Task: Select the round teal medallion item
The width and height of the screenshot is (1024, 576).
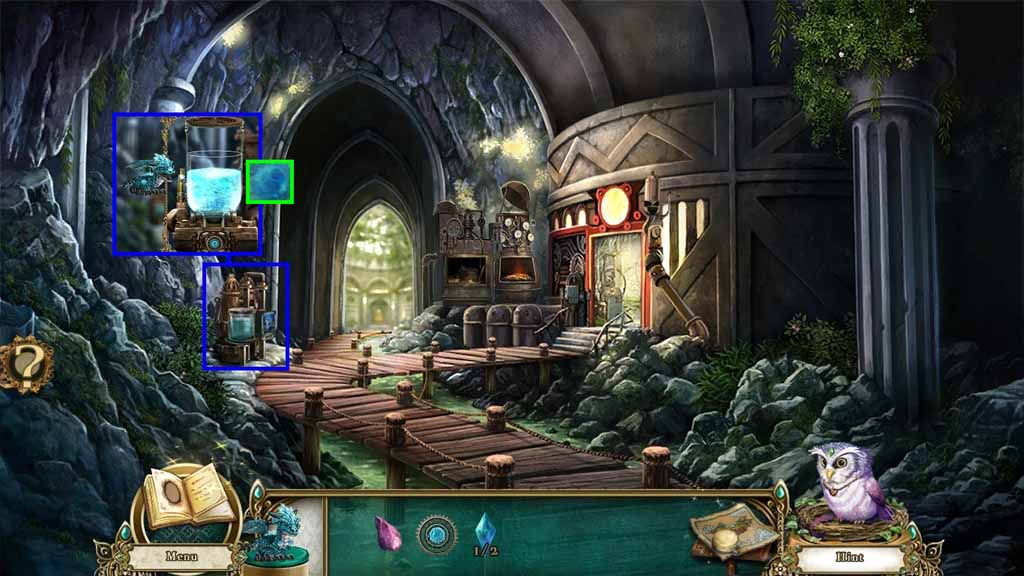Action: tap(436, 532)
